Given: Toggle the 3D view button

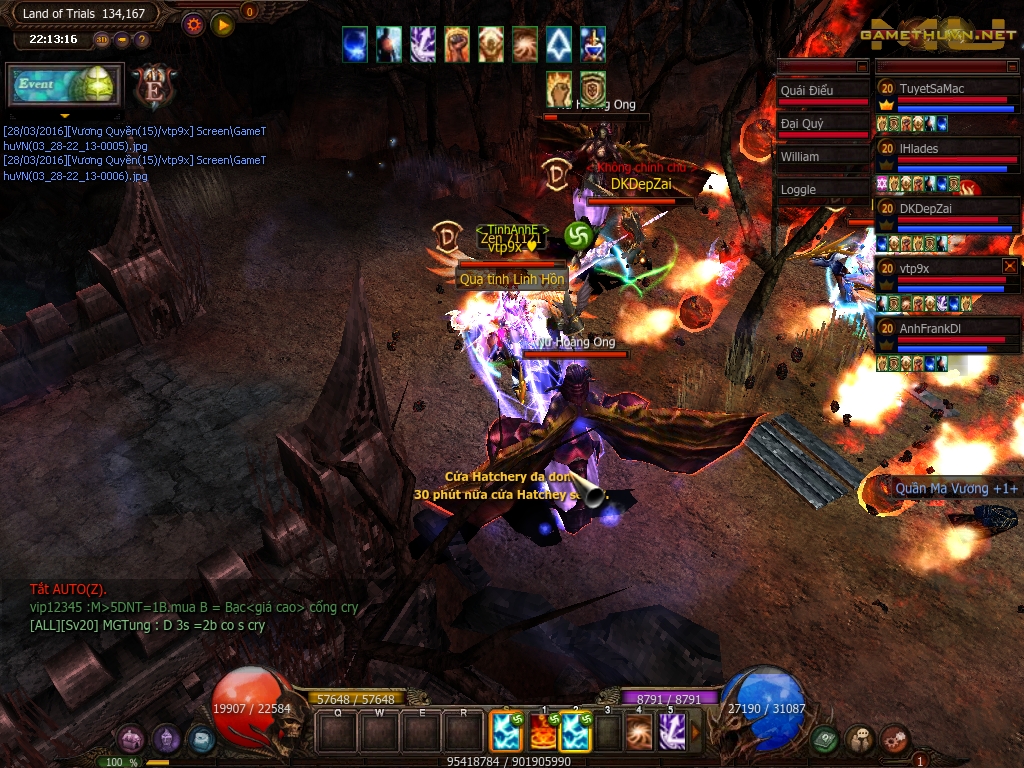Looking at the screenshot, I should pos(102,40).
